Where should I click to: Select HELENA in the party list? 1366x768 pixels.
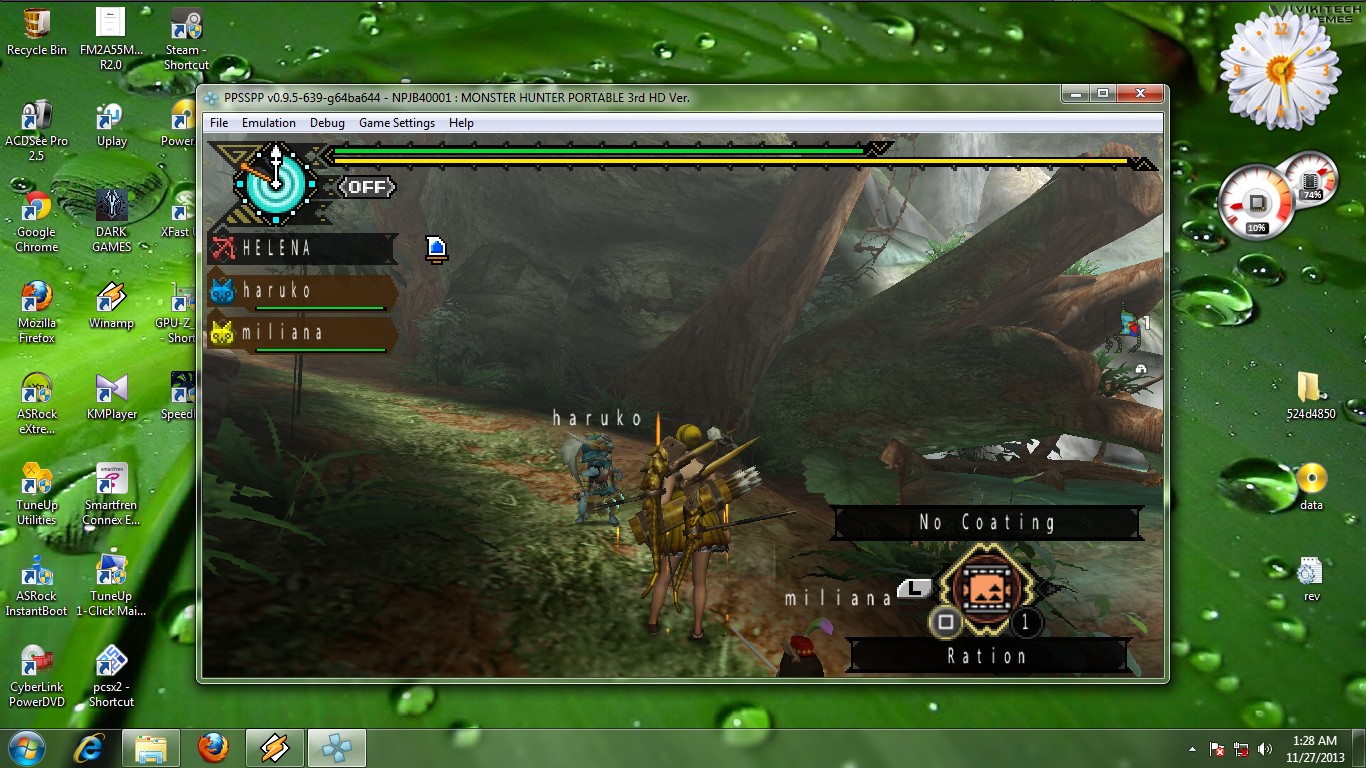pos(301,248)
